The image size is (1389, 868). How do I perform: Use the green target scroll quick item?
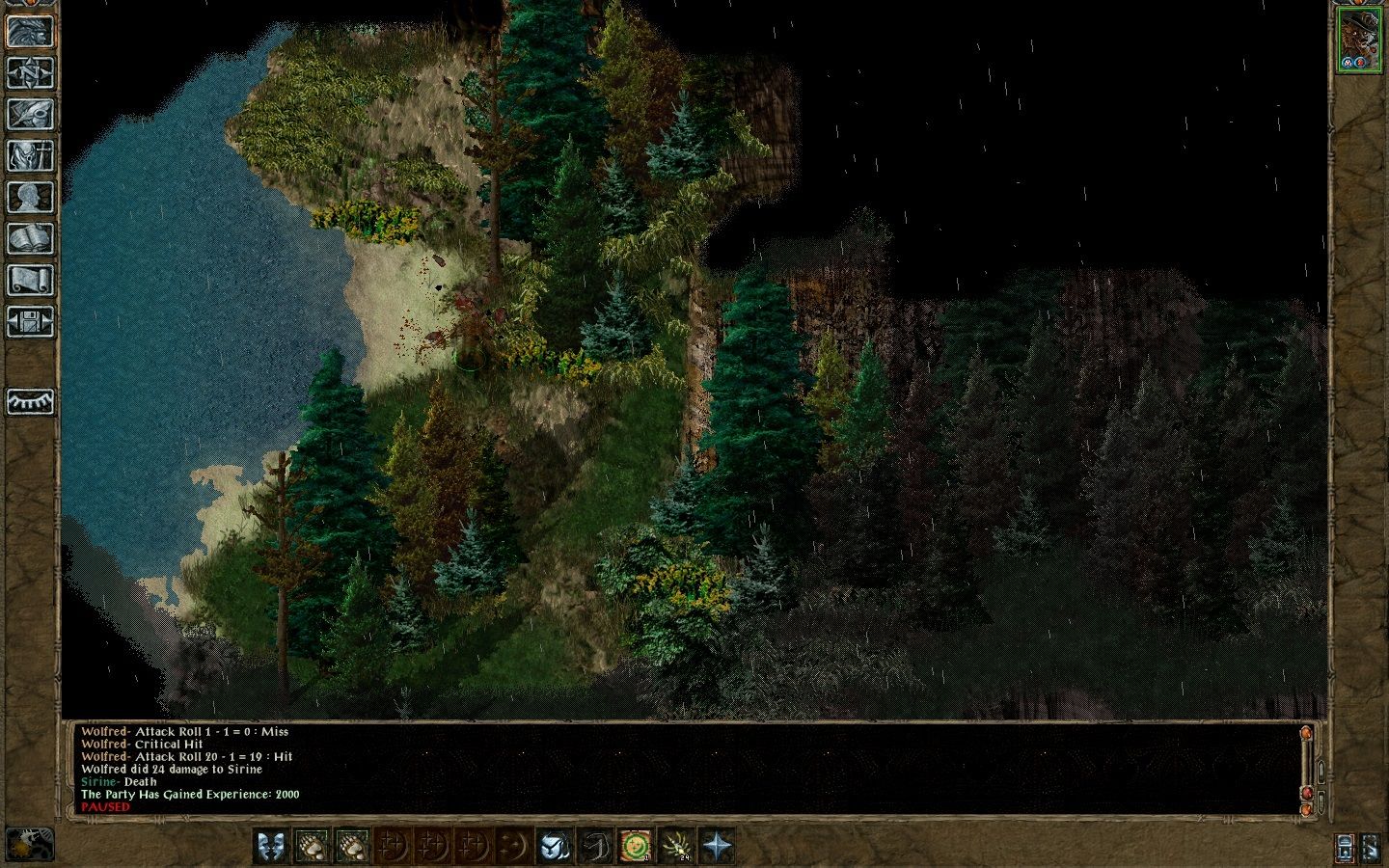click(635, 846)
